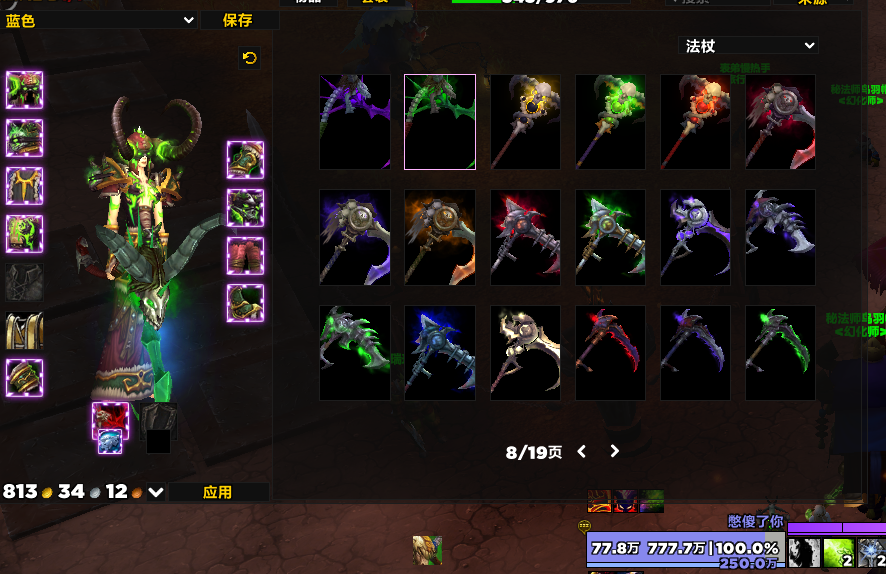Select the red-orb skull staff appearance
Image resolution: width=886 pixels, height=574 pixels.
[695, 122]
